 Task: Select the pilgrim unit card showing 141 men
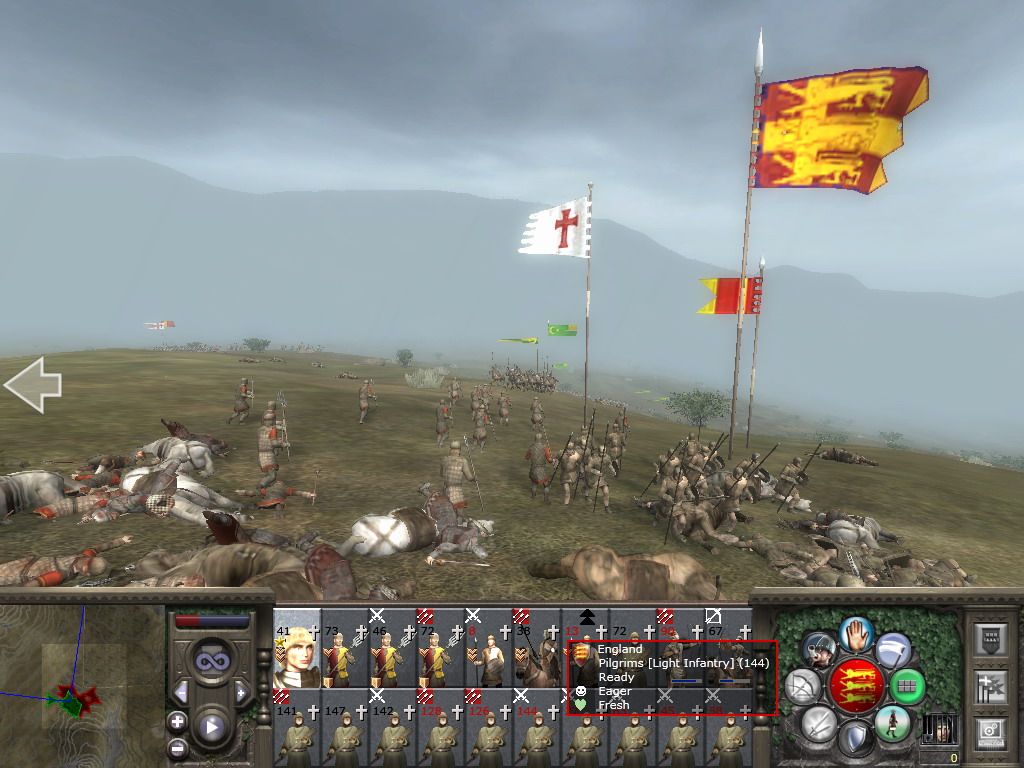click(x=296, y=727)
